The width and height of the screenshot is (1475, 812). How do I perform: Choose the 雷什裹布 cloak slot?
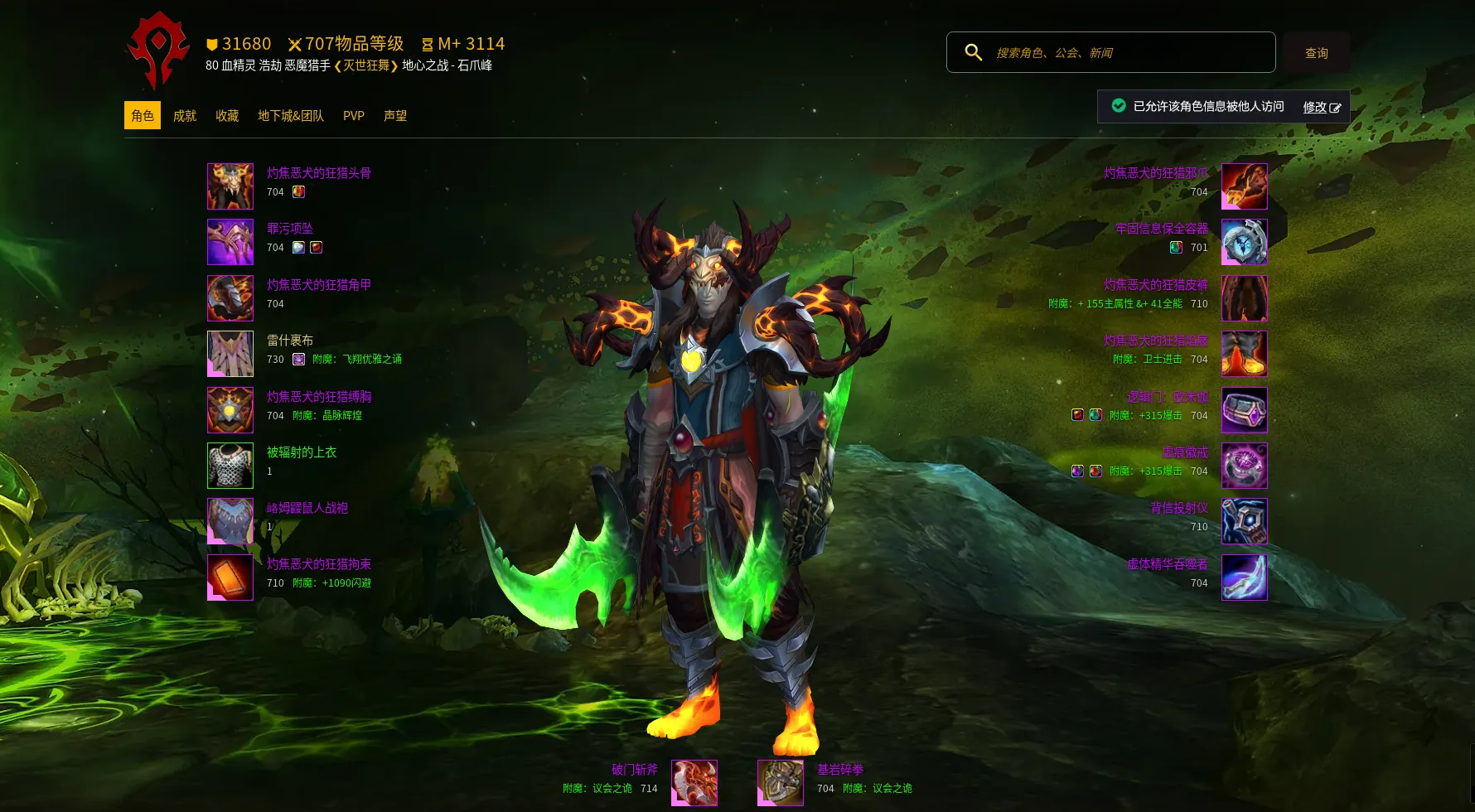tap(230, 354)
